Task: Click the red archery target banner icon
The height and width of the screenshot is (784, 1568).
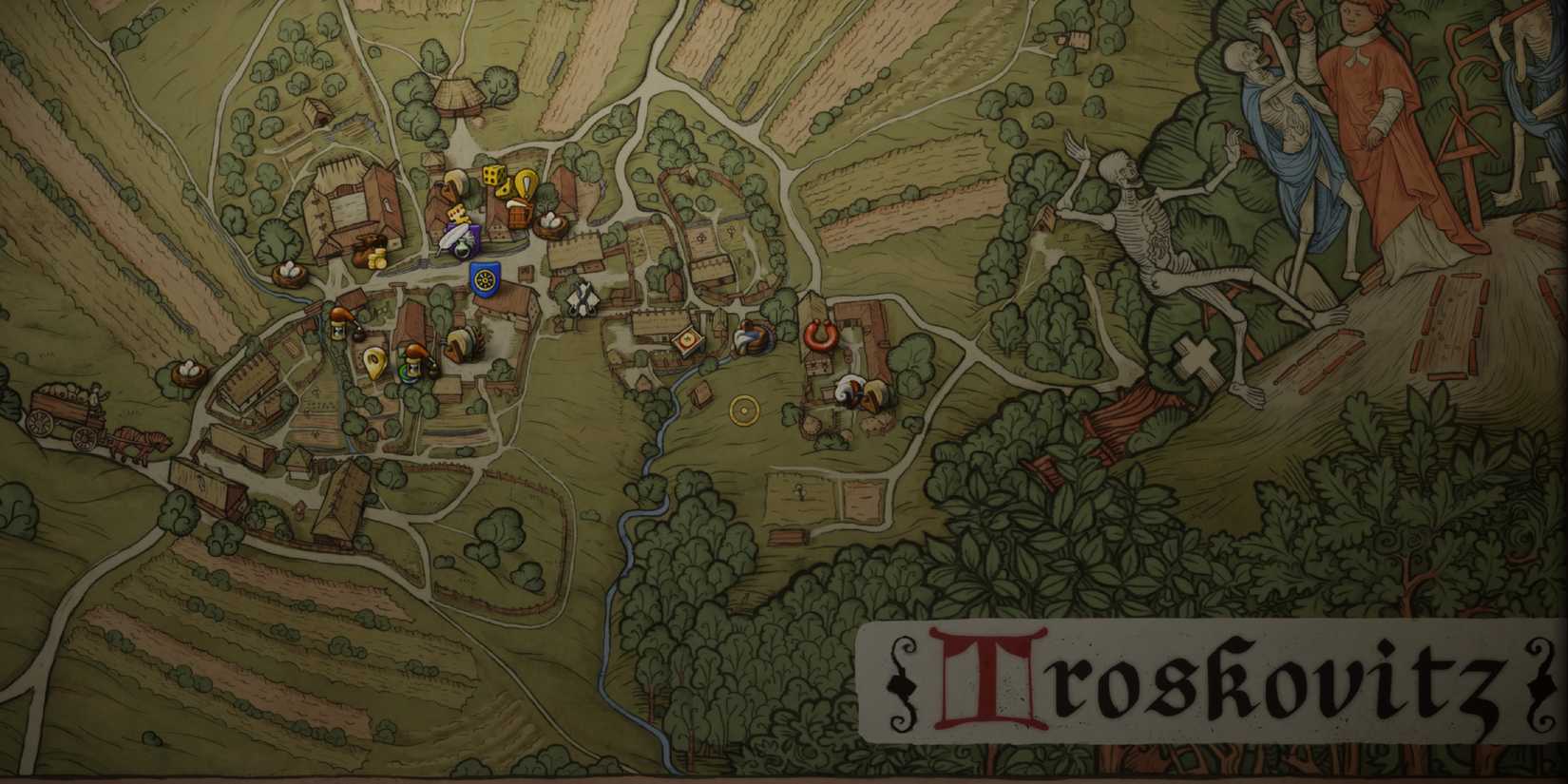Action: pos(687,338)
